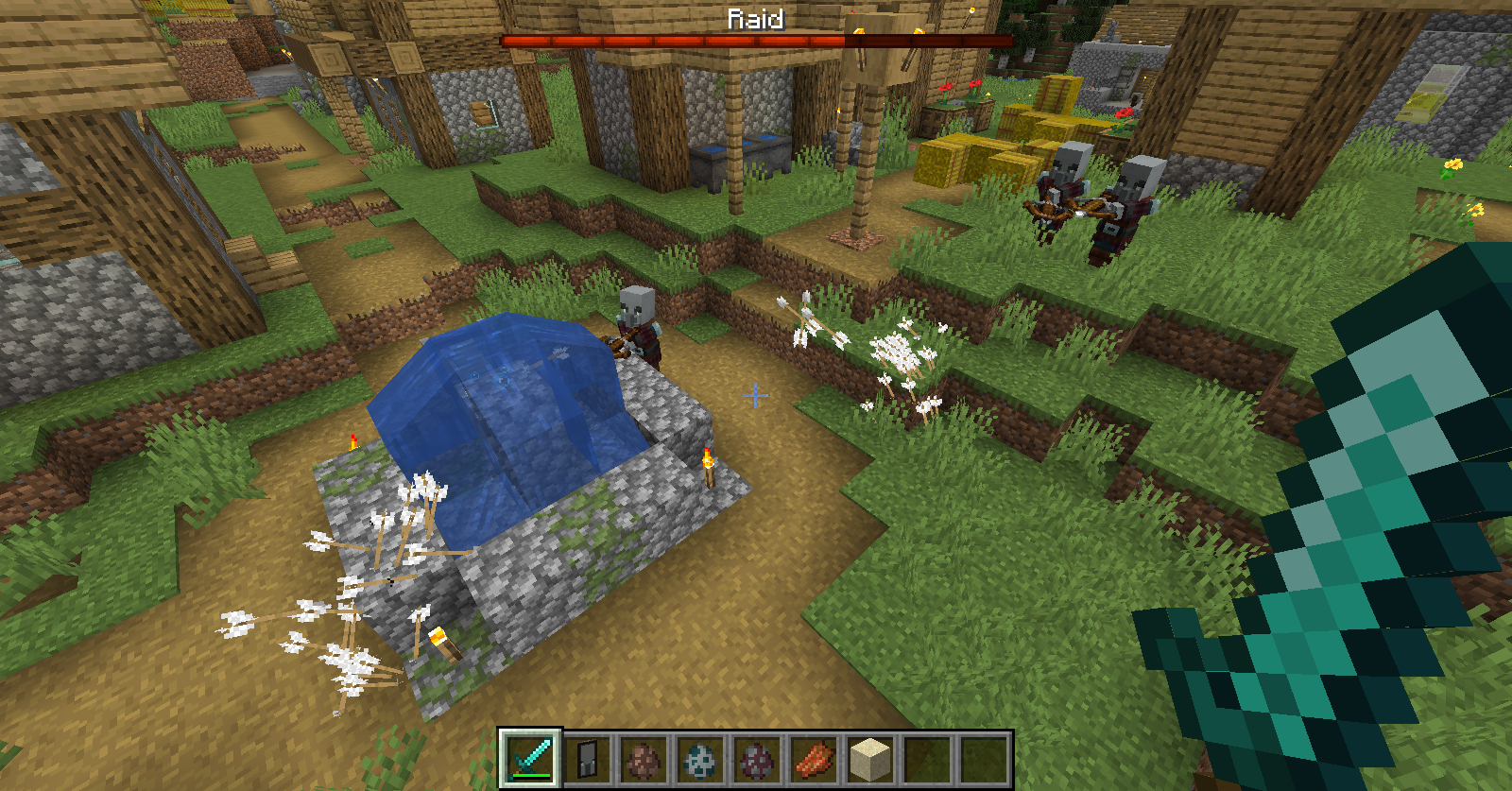The height and width of the screenshot is (791, 1512).
Task: Select the diamond sword hotbar slot
Action: coord(531,758)
